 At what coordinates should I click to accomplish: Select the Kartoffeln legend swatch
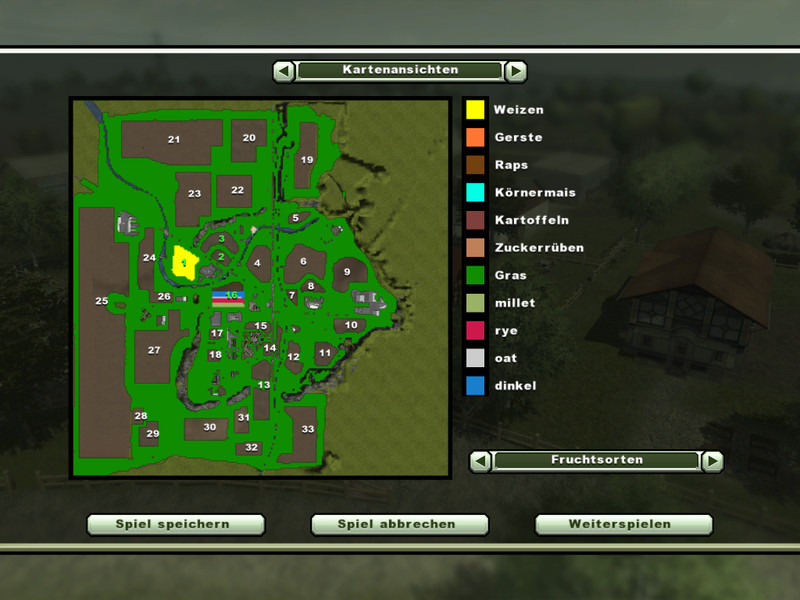click(475, 220)
